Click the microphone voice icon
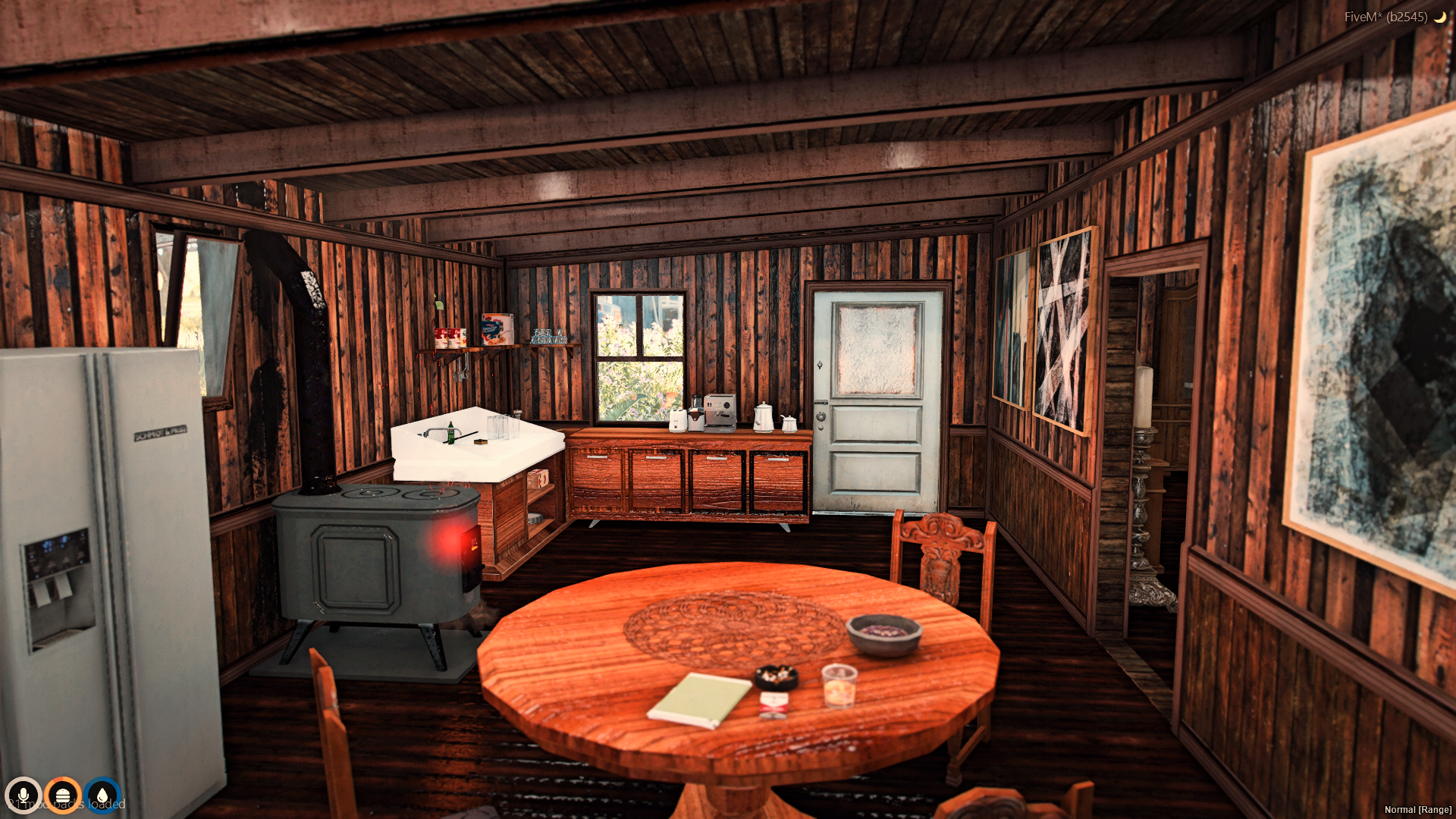The image size is (1456, 819). 24,795
